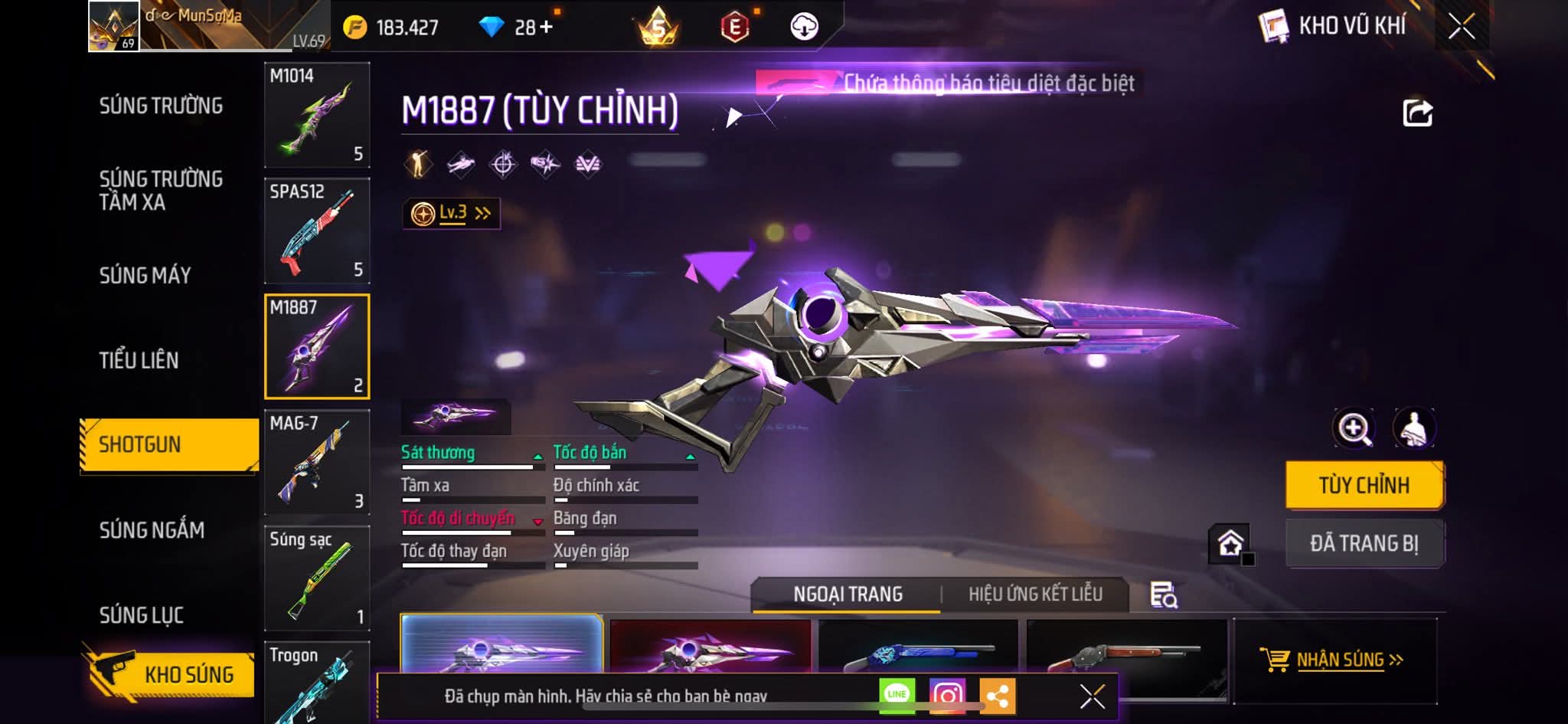Switch to Súng Máy weapon category
The width and height of the screenshot is (1568, 724).
click(145, 275)
